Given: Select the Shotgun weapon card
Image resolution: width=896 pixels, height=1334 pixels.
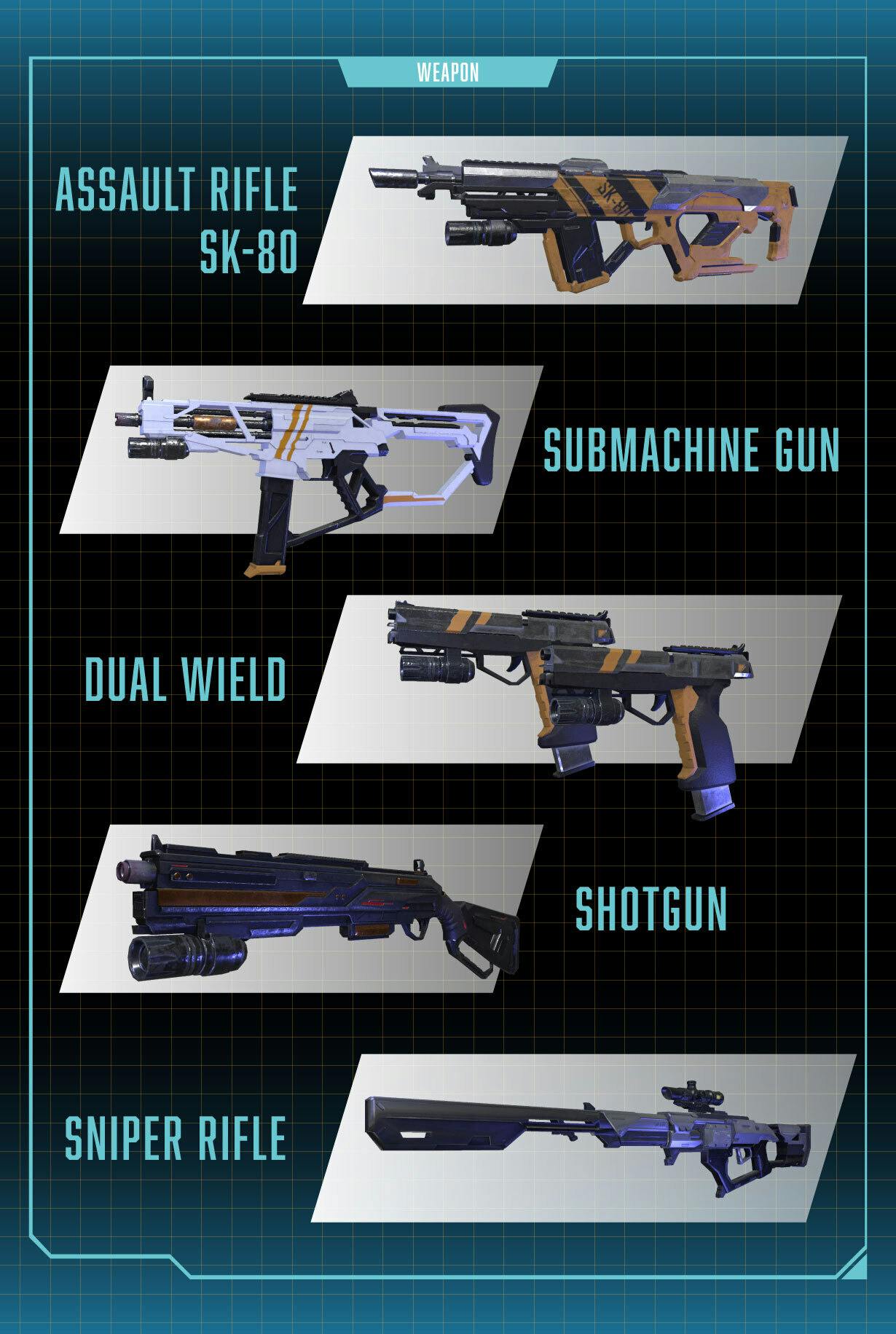Looking at the screenshot, I should (302, 909).
